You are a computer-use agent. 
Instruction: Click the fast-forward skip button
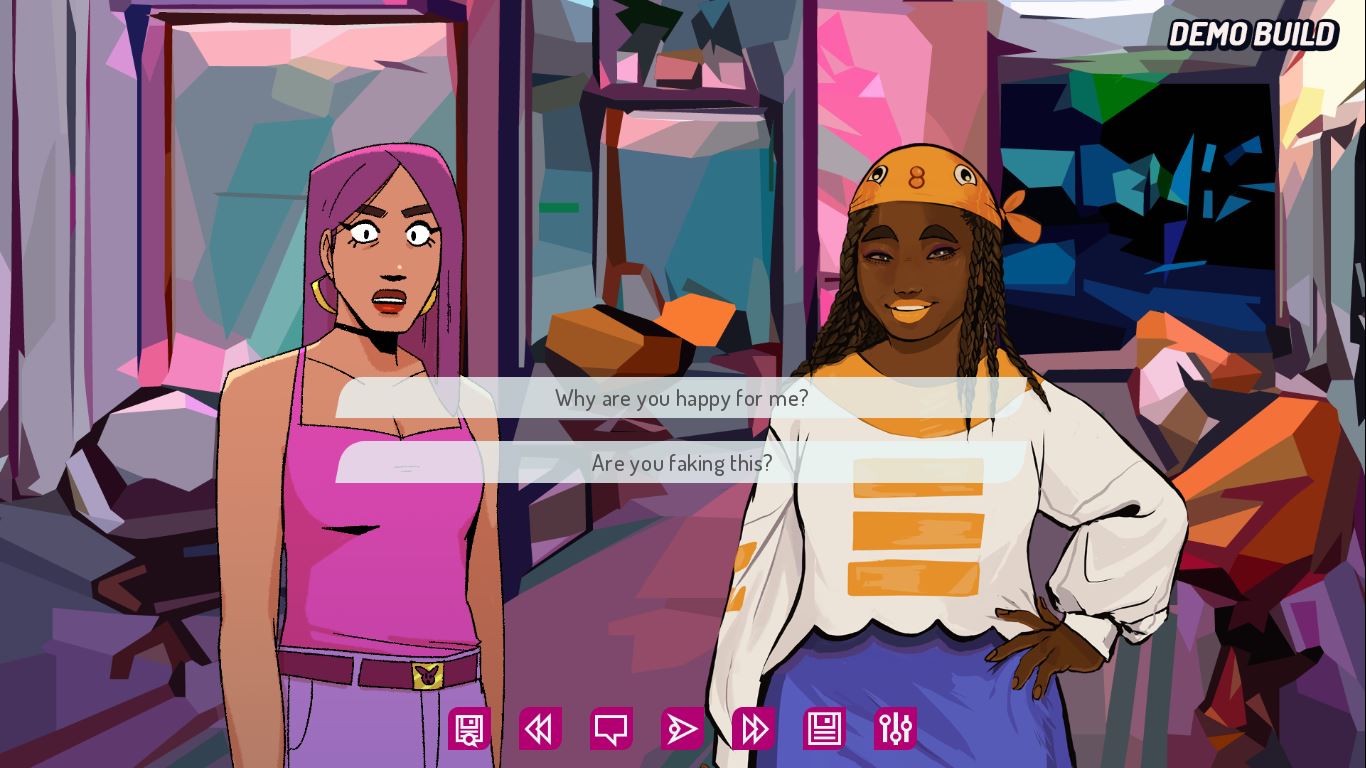click(x=753, y=729)
